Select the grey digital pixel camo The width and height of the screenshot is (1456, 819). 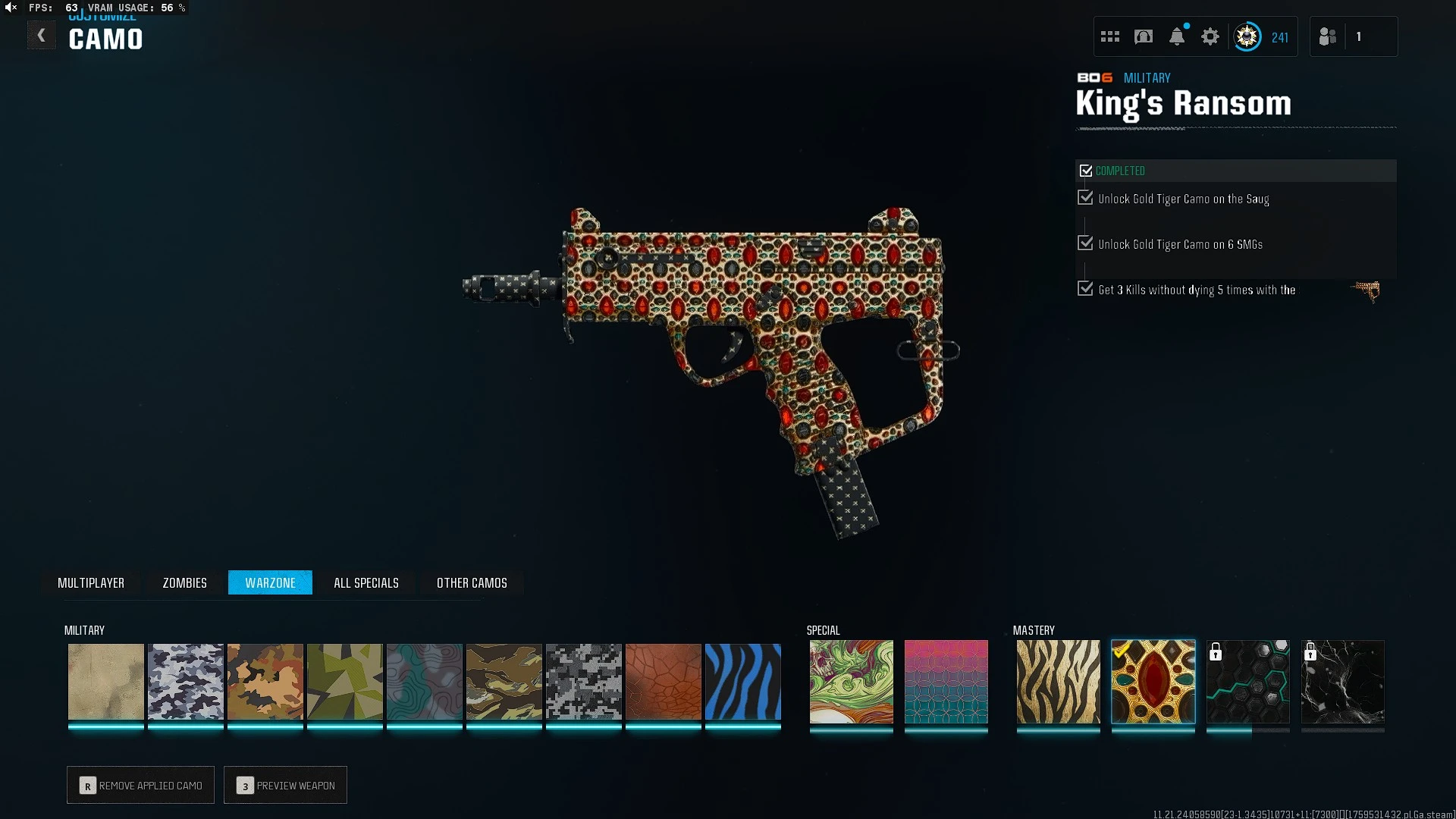point(583,681)
